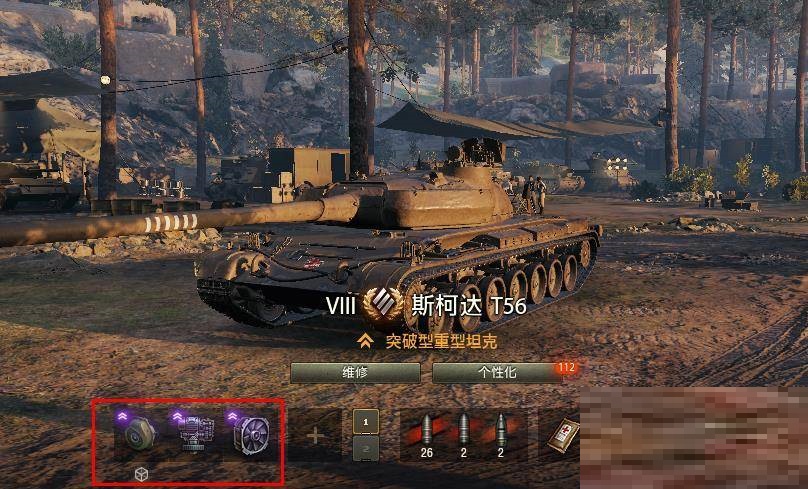The height and width of the screenshot is (489, 808).
Task: Switch to loadout preset 1
Action: [366, 422]
